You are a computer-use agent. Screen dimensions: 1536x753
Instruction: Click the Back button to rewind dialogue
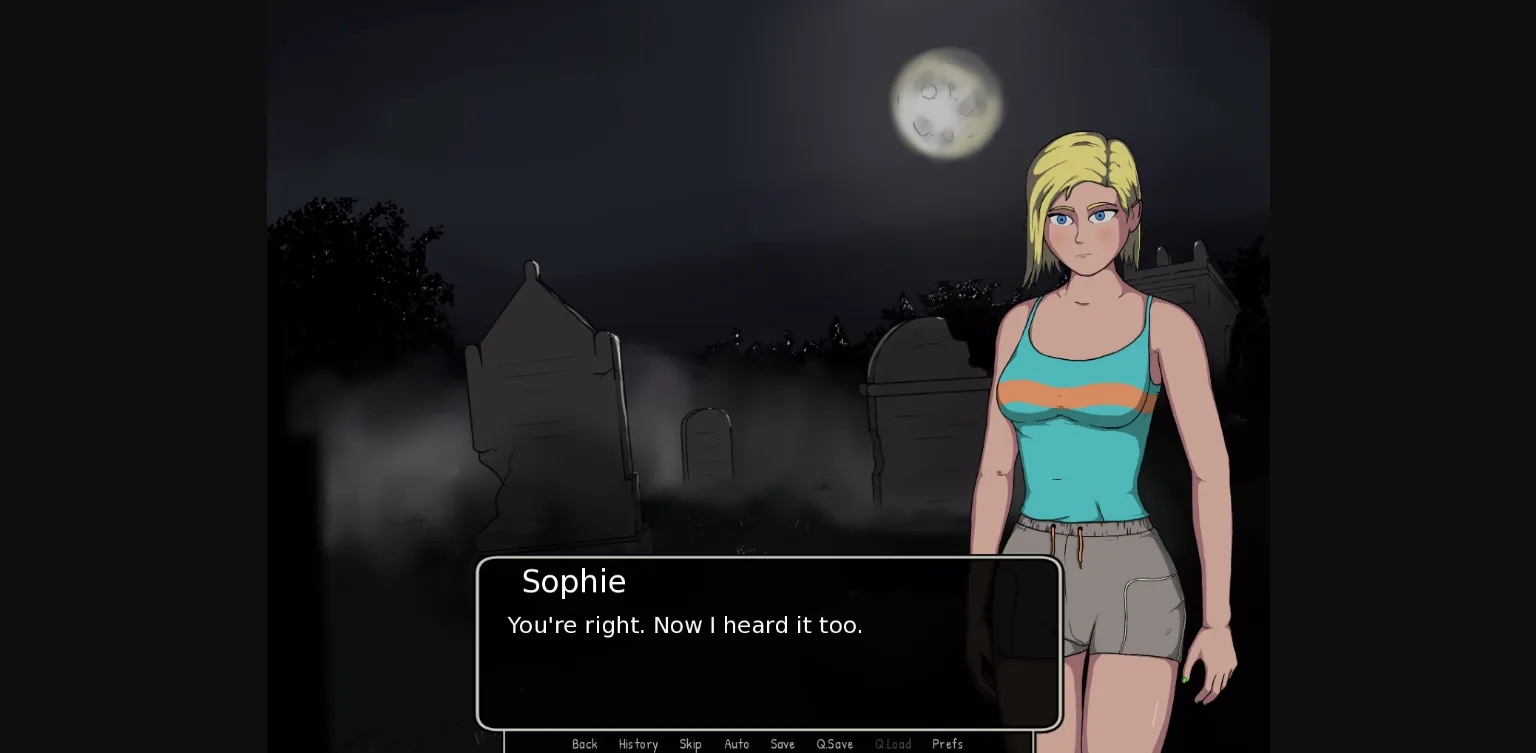pyautogui.click(x=585, y=744)
